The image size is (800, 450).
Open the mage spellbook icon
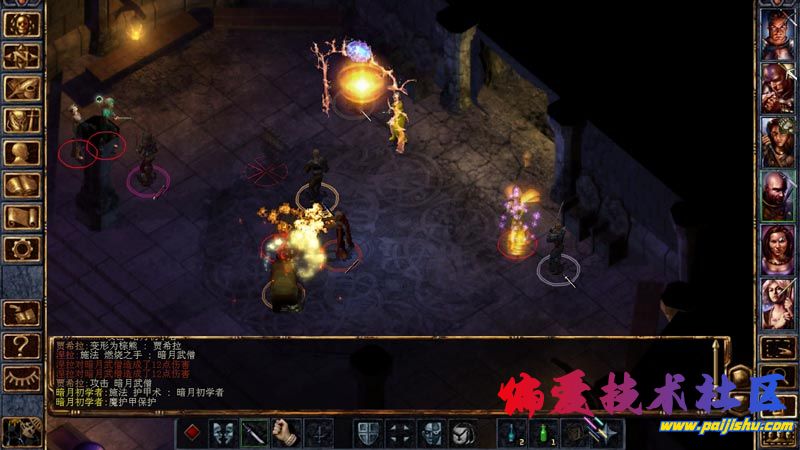pyautogui.click(x=22, y=184)
